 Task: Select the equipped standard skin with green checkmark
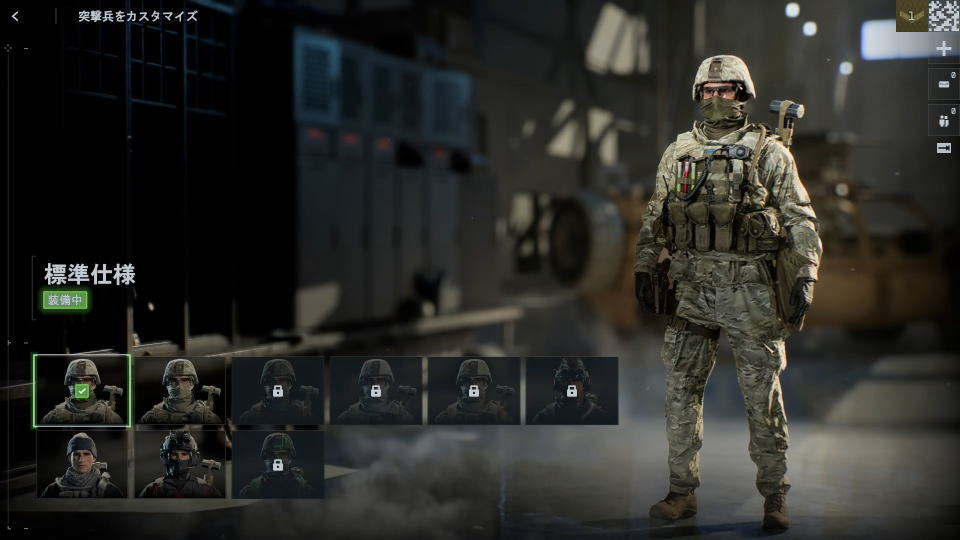(81, 391)
